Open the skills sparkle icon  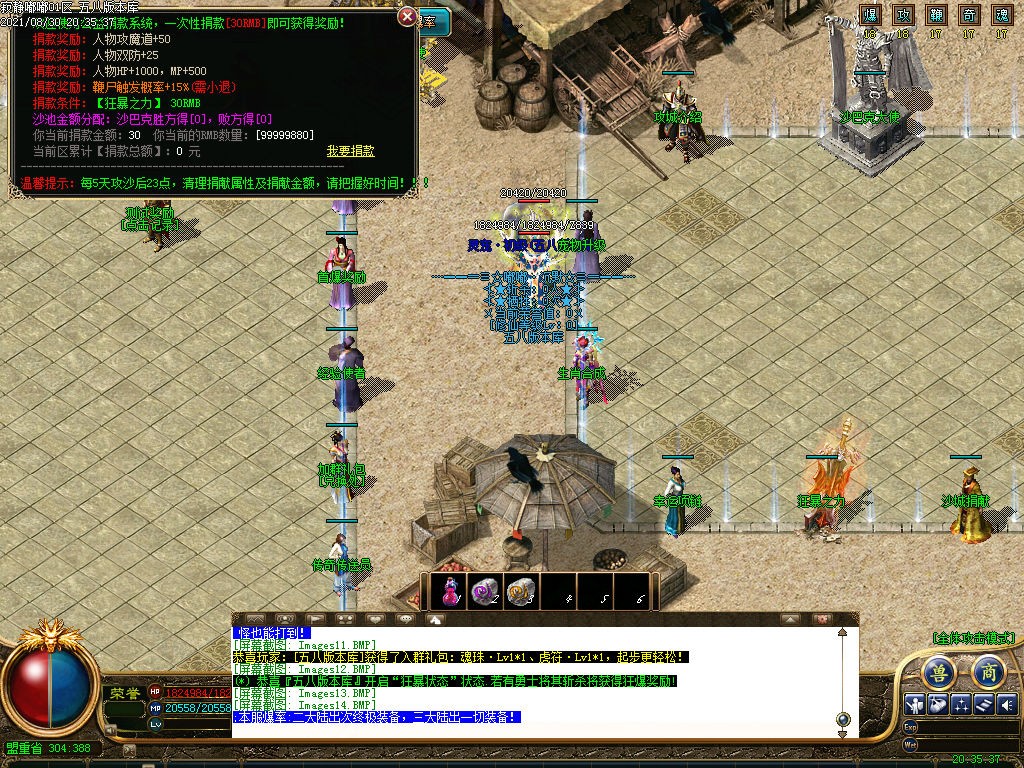pos(961,704)
